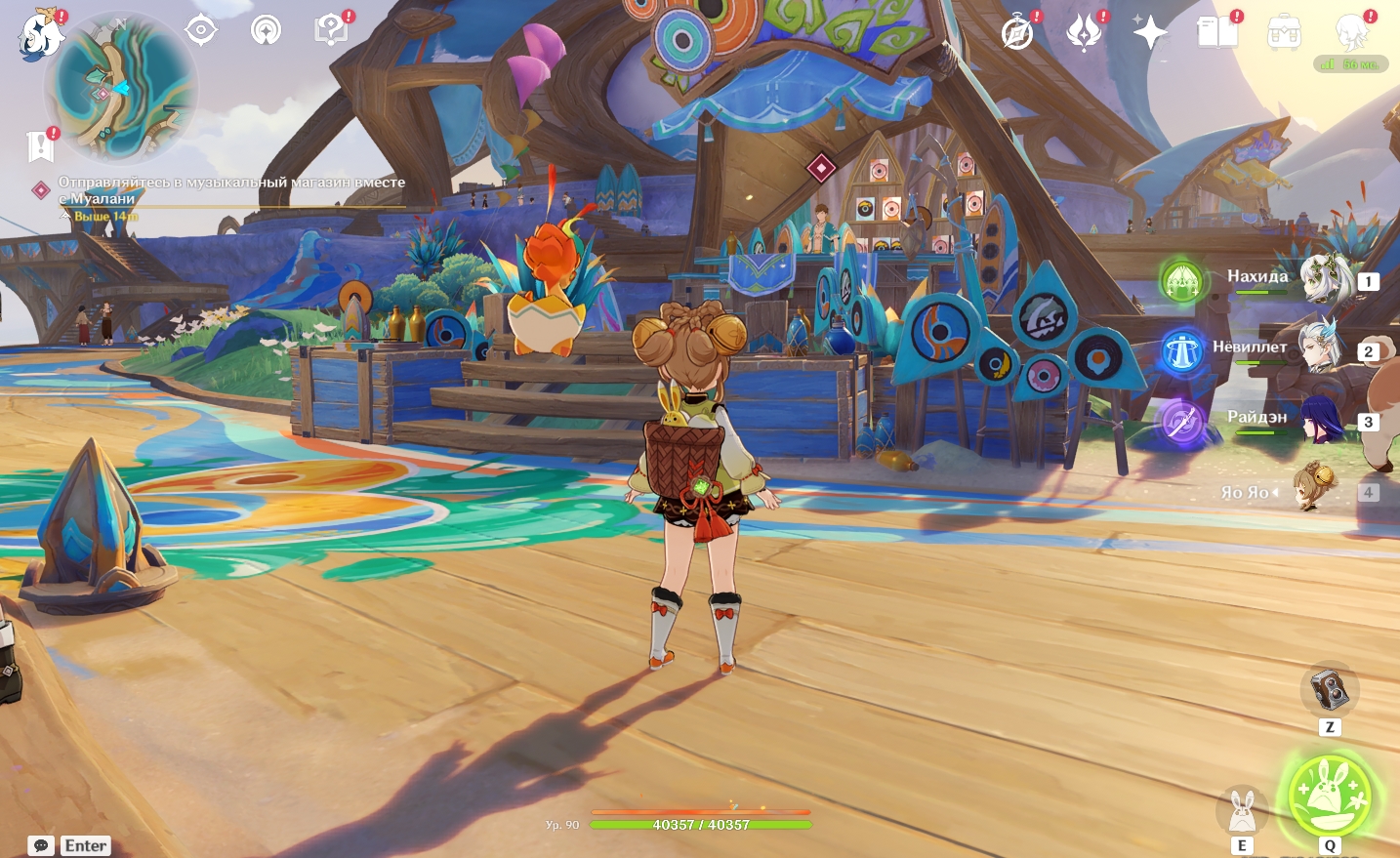This screenshot has height=858, width=1400.
Task: Open the chat speech bubble
Action: point(41,846)
